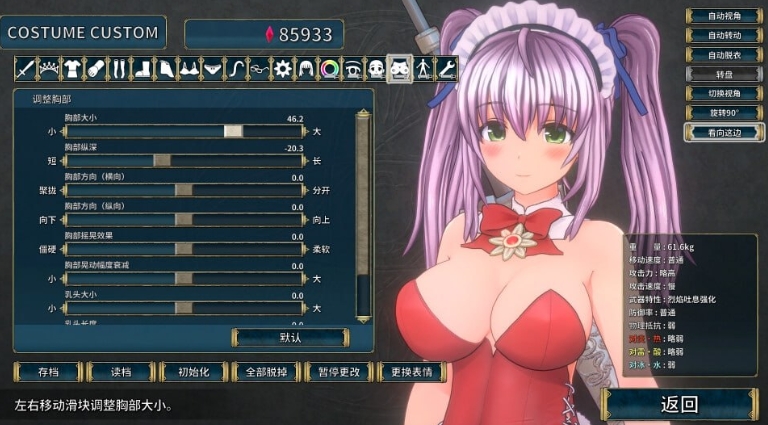The image size is (768, 425).
Task: Save with the 存档 button
Action: click(48, 371)
